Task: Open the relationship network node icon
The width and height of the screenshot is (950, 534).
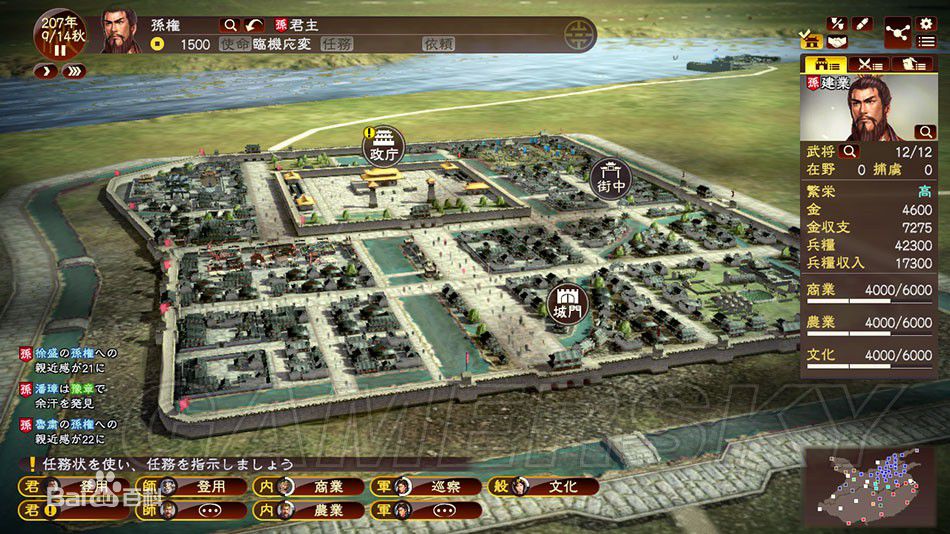Action: (x=897, y=33)
